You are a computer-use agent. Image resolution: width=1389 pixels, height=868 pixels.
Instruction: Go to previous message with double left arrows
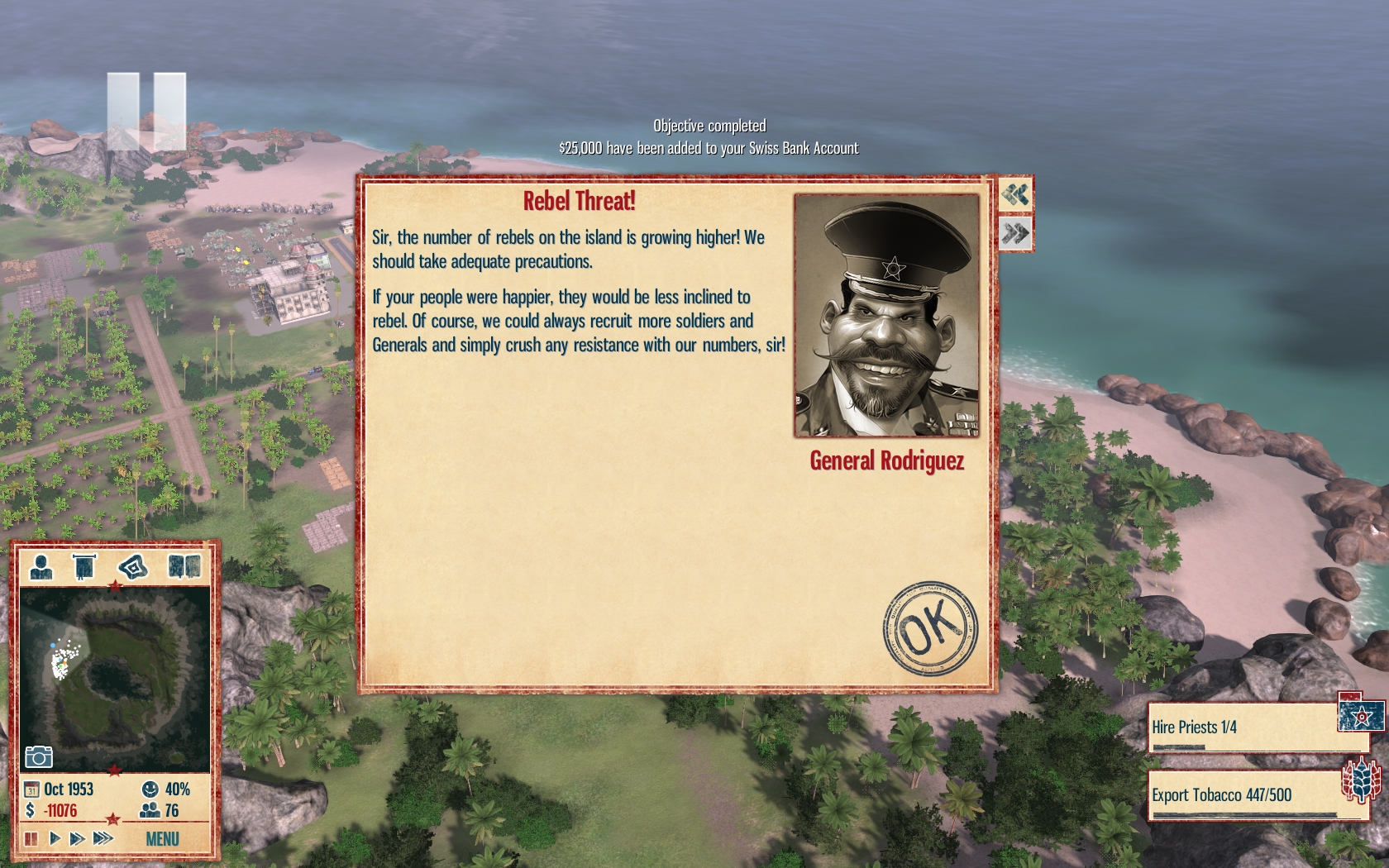[1015, 195]
